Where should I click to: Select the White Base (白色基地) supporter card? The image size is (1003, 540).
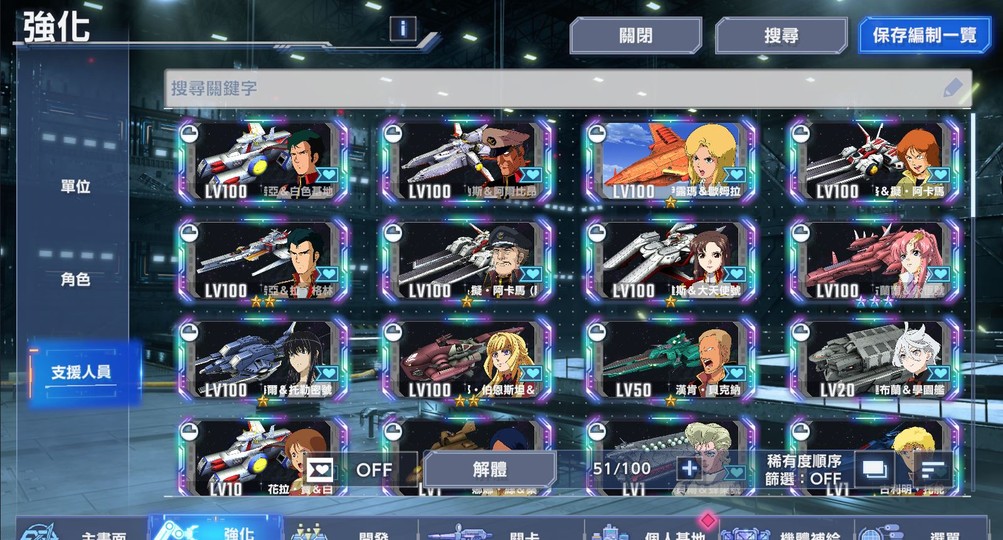tap(263, 161)
